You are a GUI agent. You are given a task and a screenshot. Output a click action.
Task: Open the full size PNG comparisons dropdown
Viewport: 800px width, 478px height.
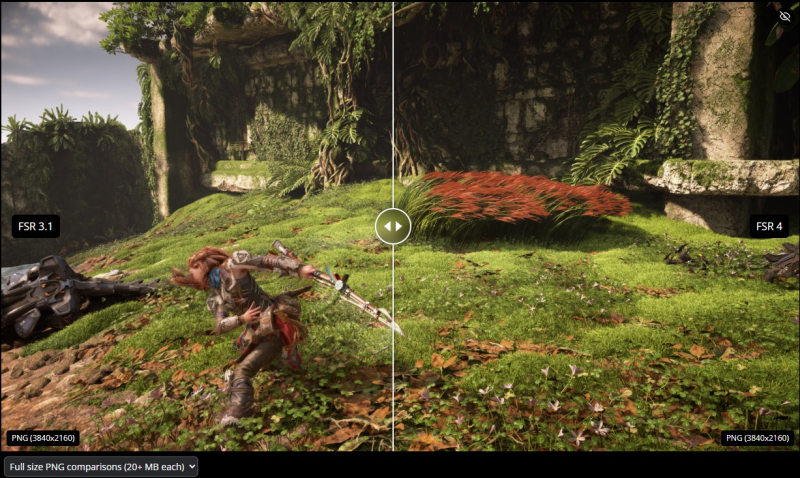(x=100, y=466)
